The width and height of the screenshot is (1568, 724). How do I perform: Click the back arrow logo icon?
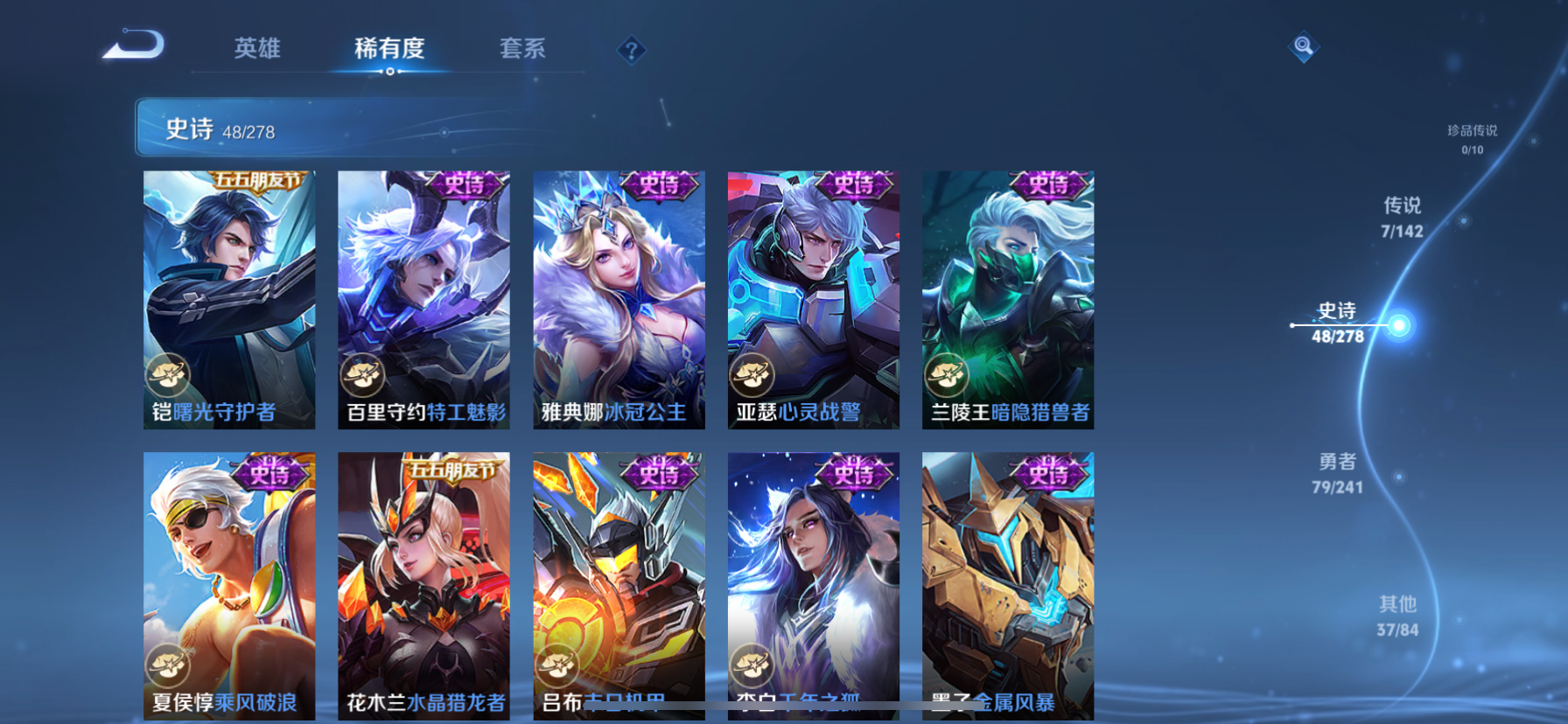point(133,46)
